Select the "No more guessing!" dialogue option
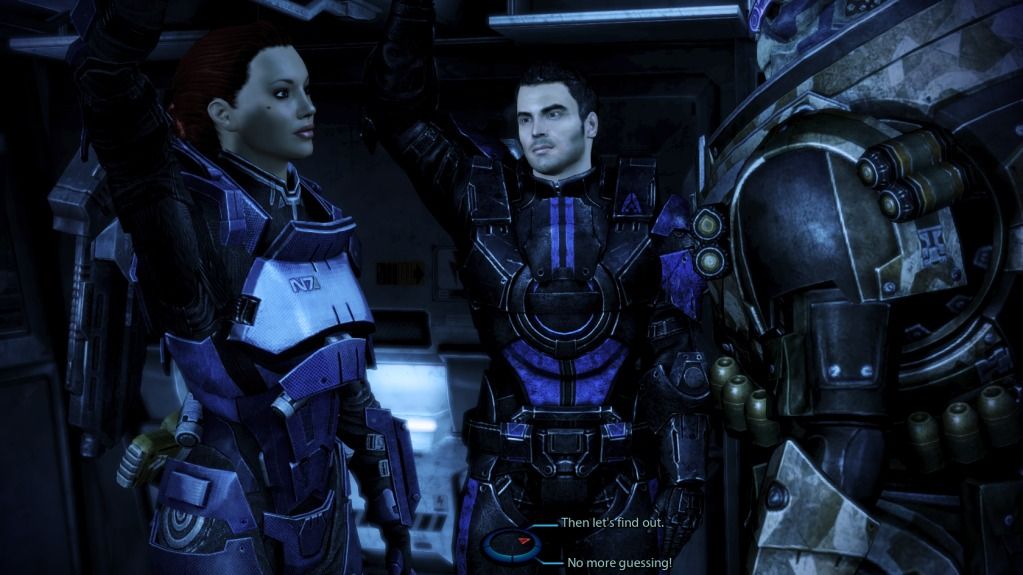1023x575 pixels. [615, 562]
